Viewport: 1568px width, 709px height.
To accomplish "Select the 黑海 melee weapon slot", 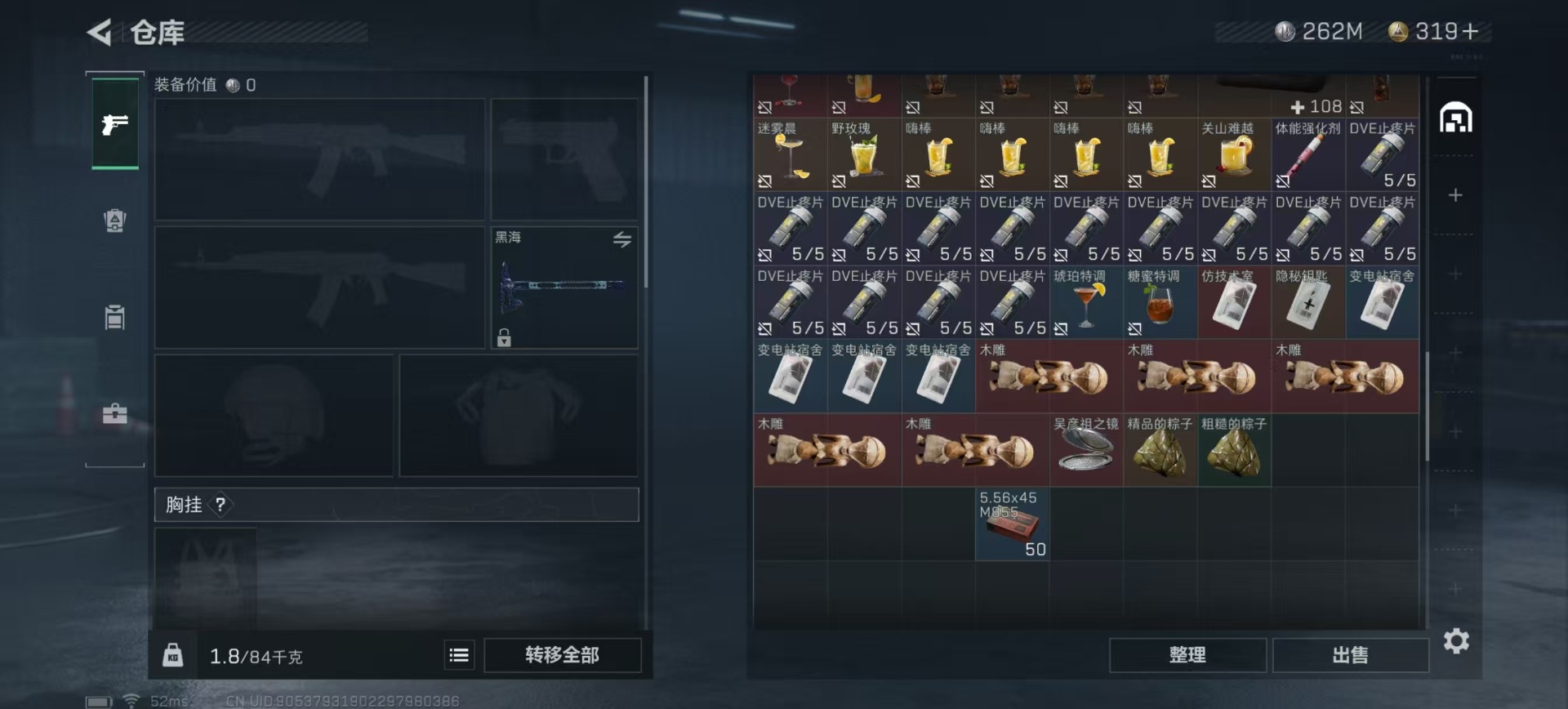I will click(563, 288).
